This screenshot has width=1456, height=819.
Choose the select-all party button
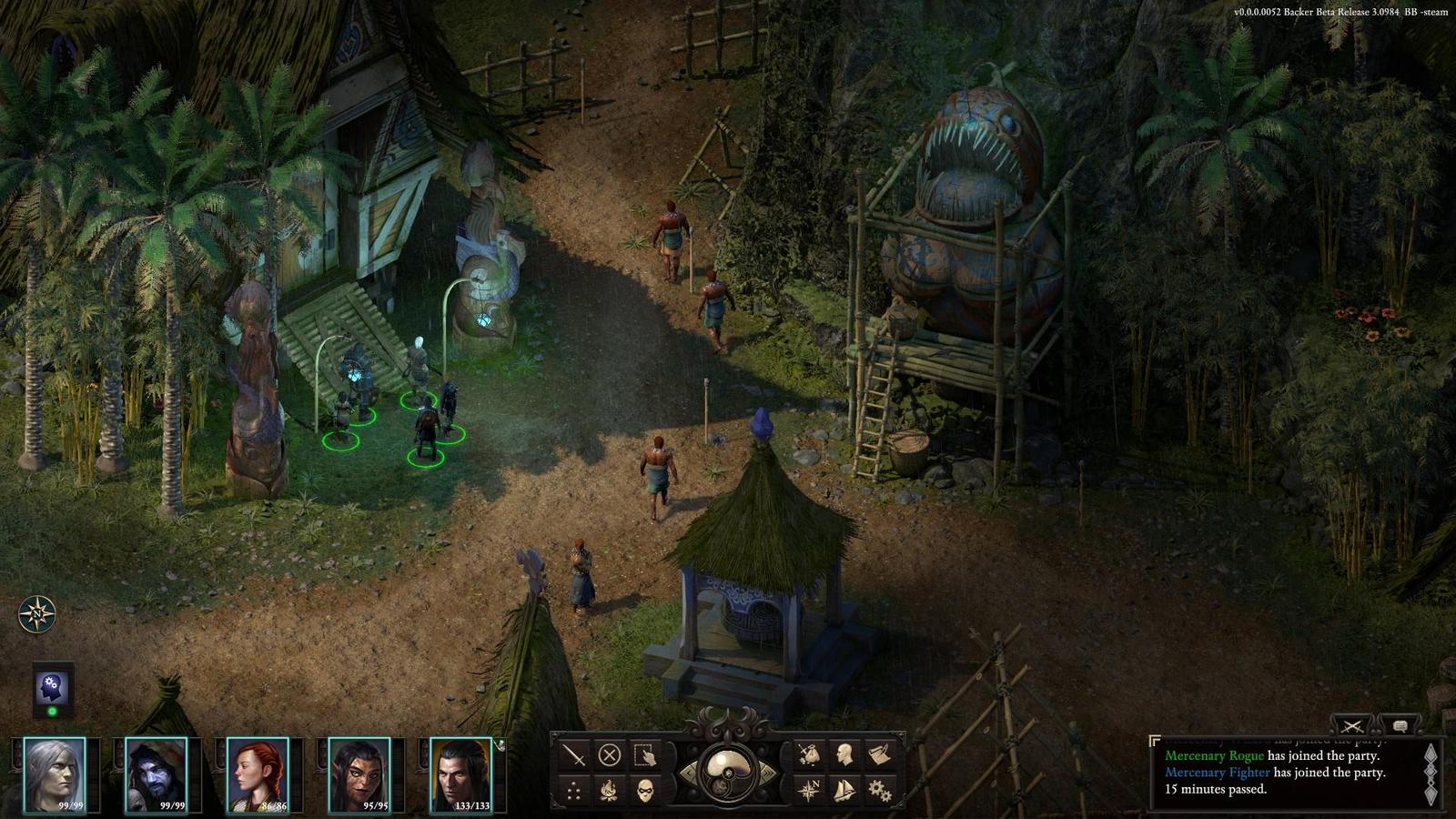click(x=644, y=754)
